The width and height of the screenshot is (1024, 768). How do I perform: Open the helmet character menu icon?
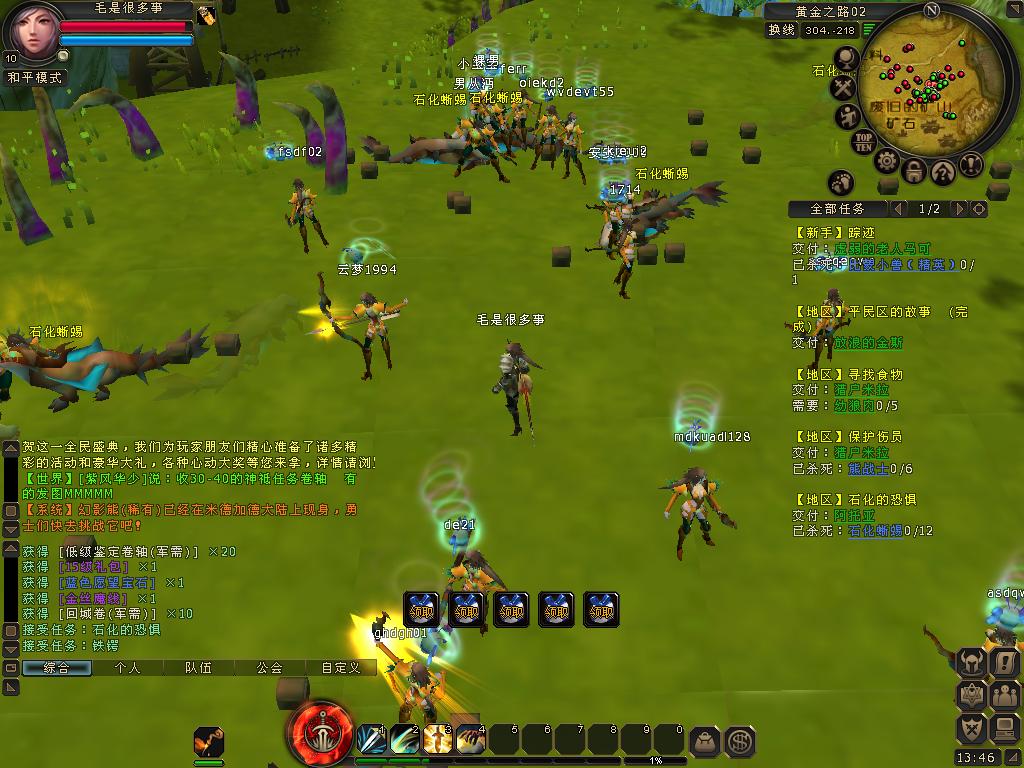coord(972,662)
